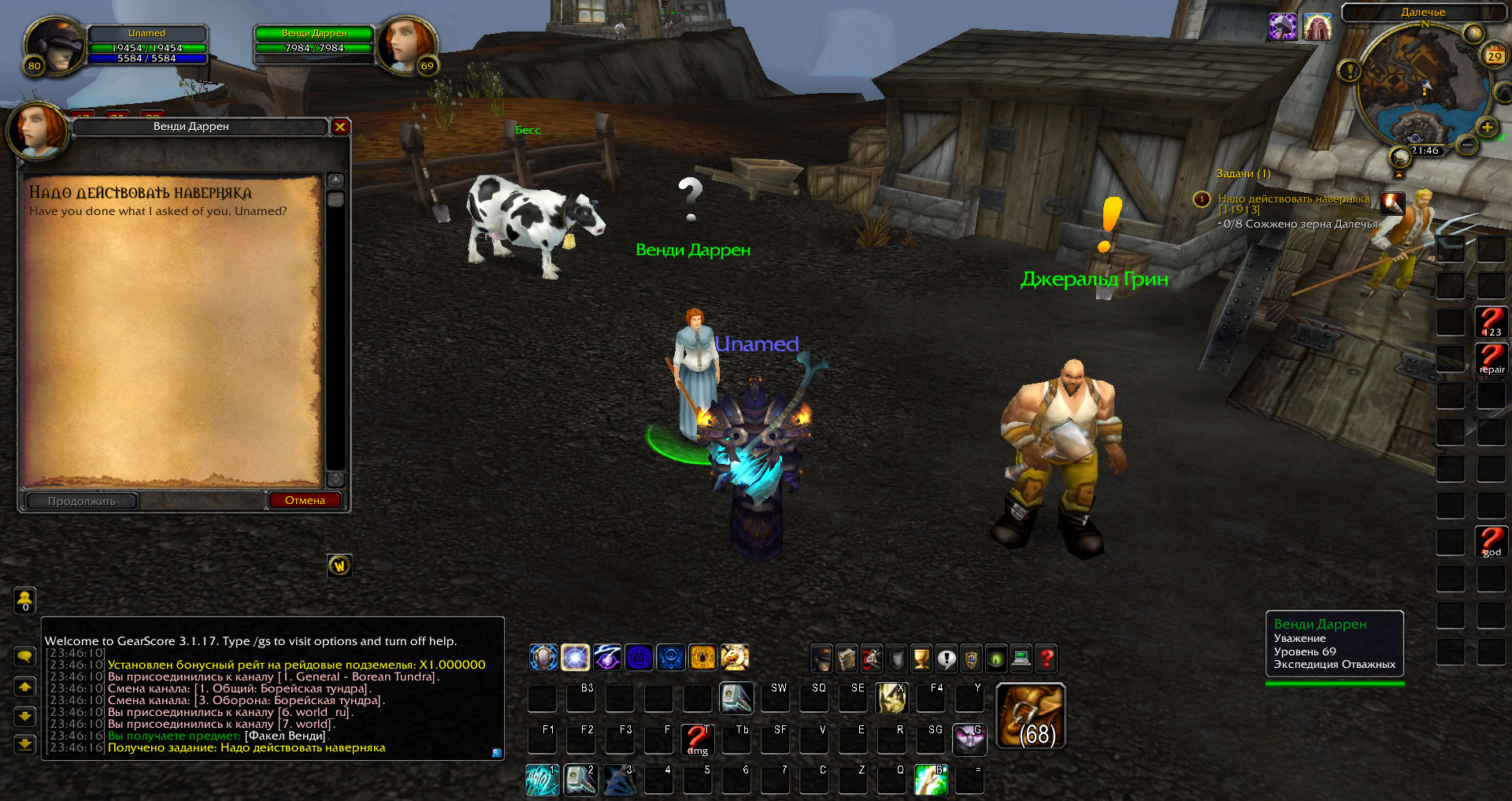Open the game menu computer icon

[x=1021, y=658]
